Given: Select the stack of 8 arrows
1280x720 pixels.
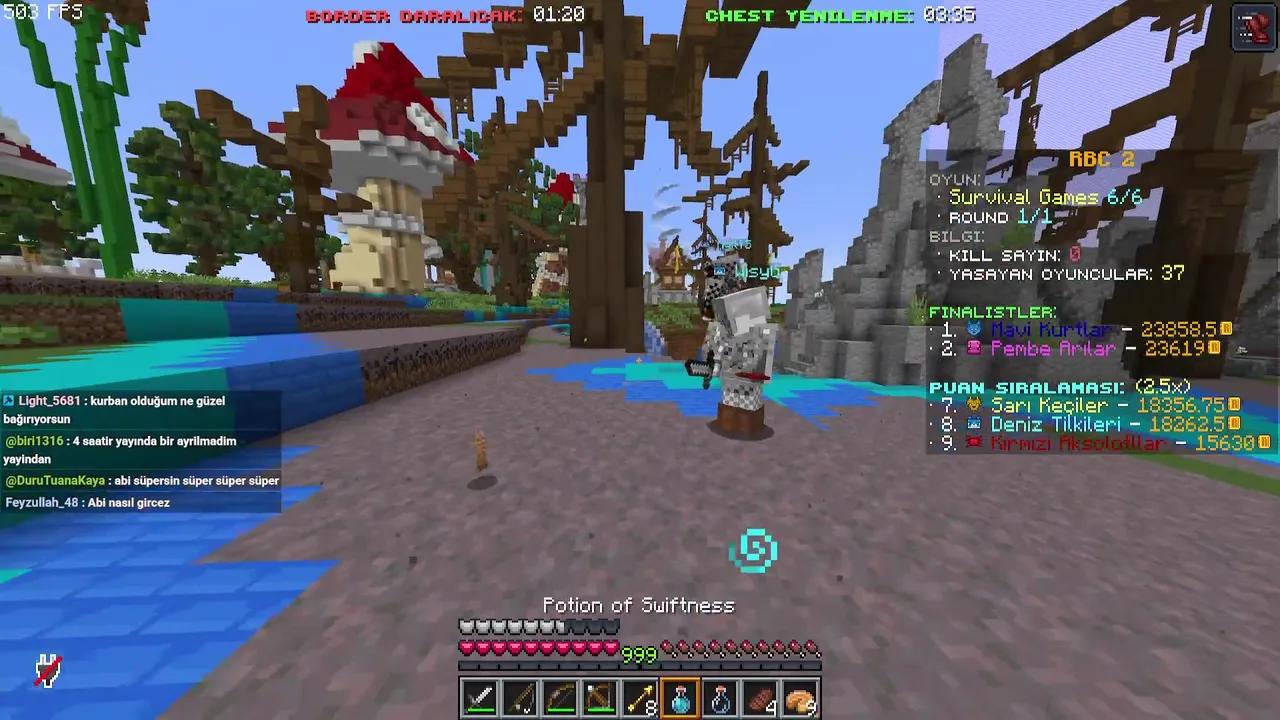Looking at the screenshot, I should (640, 697).
